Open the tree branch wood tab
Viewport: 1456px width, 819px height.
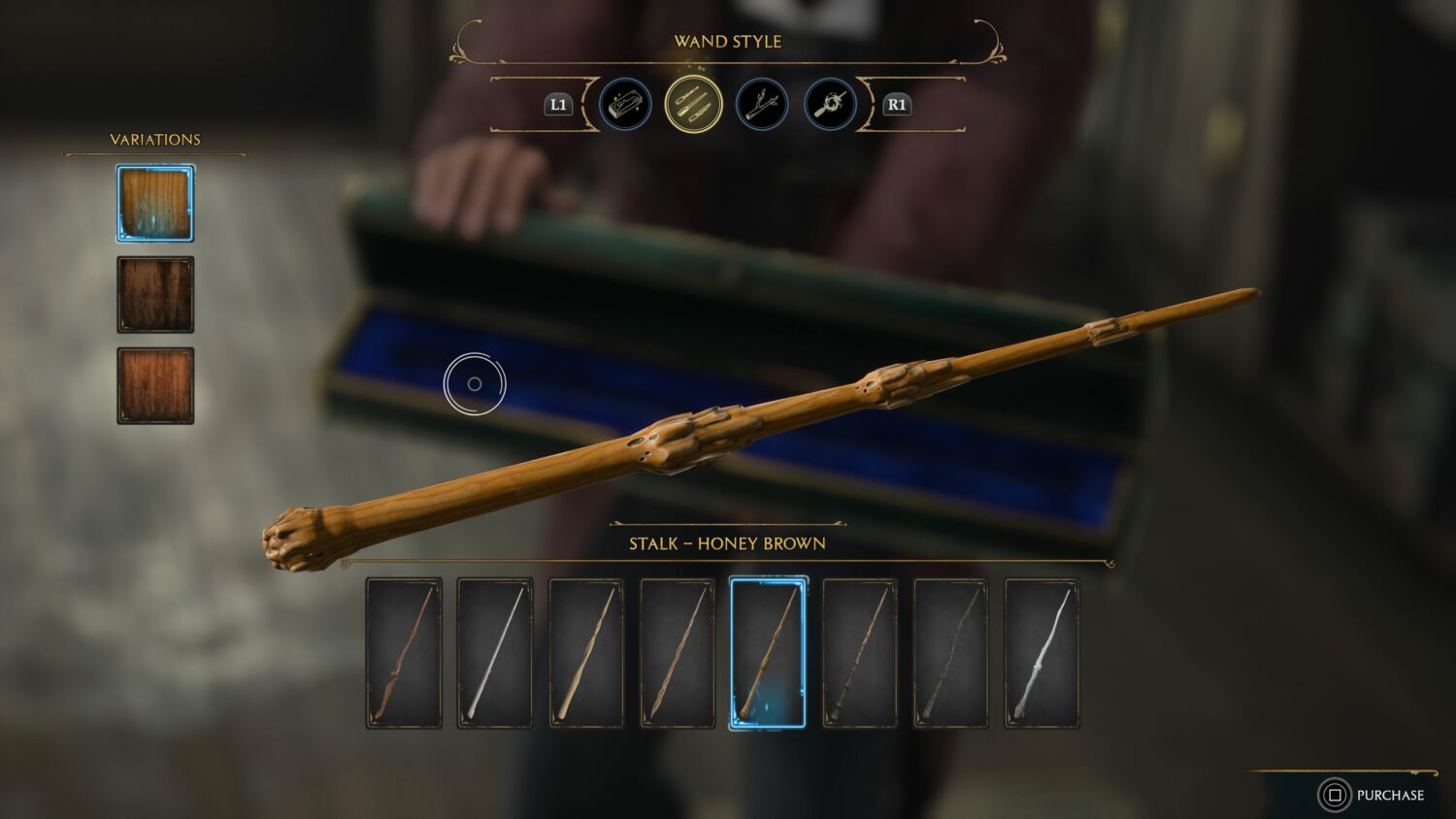tap(762, 105)
